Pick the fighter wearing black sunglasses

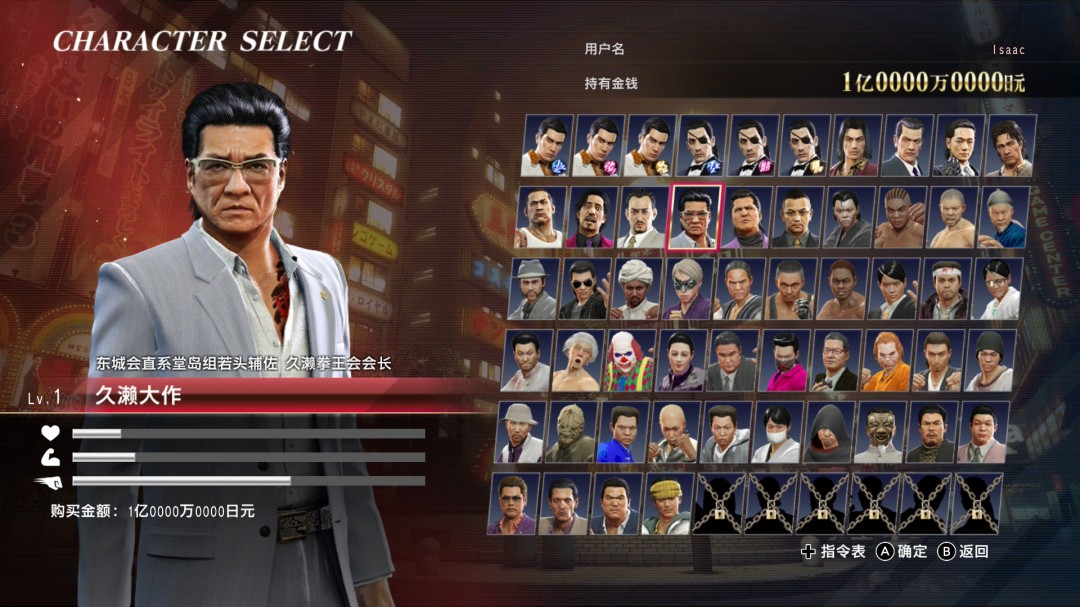[584, 289]
